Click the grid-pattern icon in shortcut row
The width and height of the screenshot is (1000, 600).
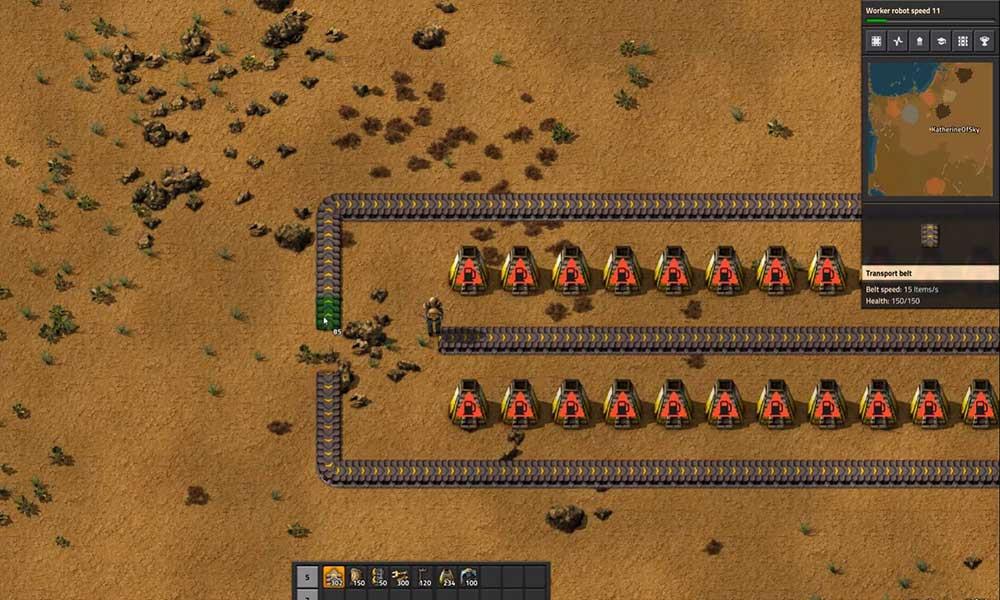875,41
